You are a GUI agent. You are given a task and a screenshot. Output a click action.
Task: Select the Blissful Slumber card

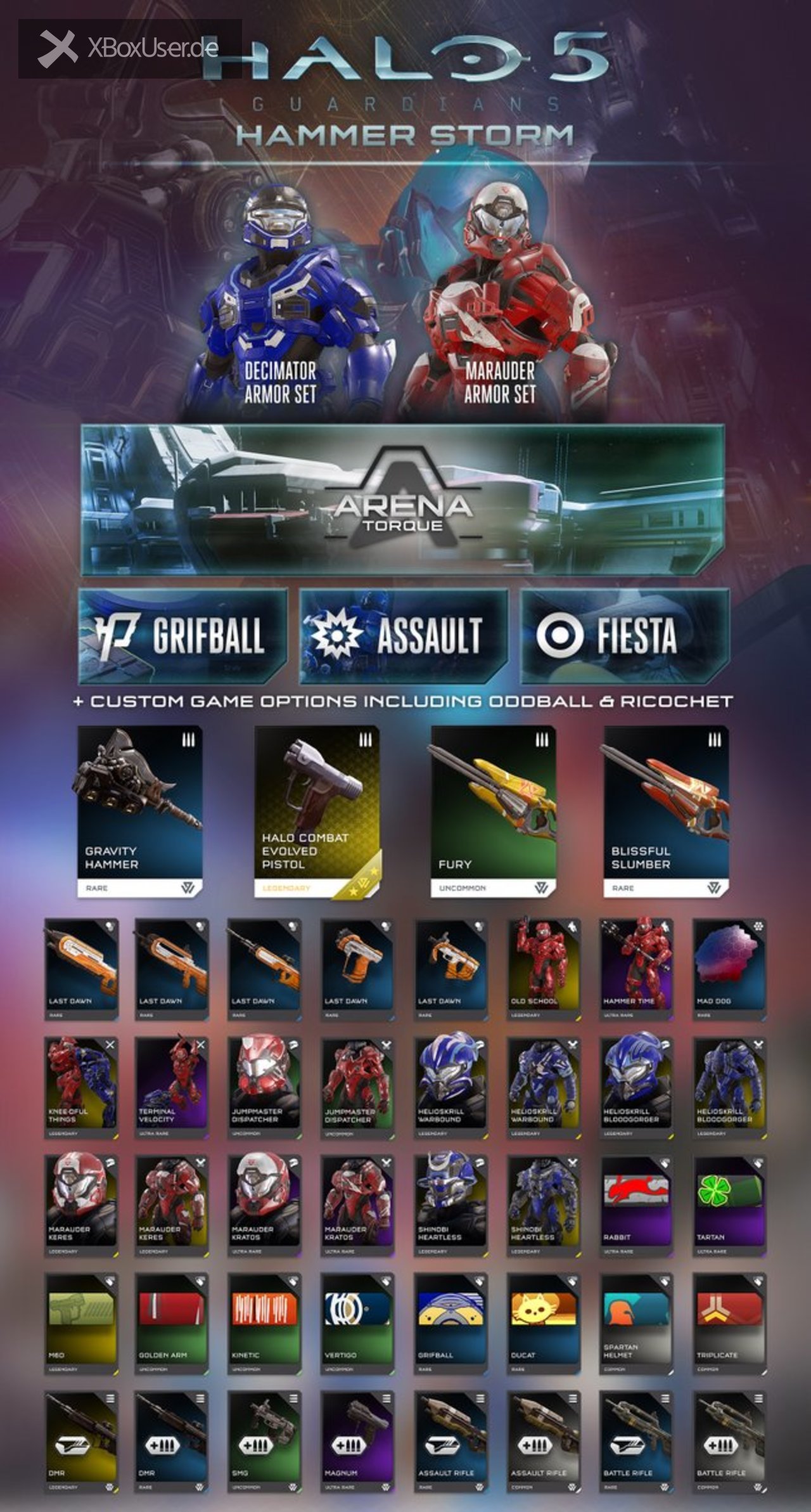pos(666,811)
